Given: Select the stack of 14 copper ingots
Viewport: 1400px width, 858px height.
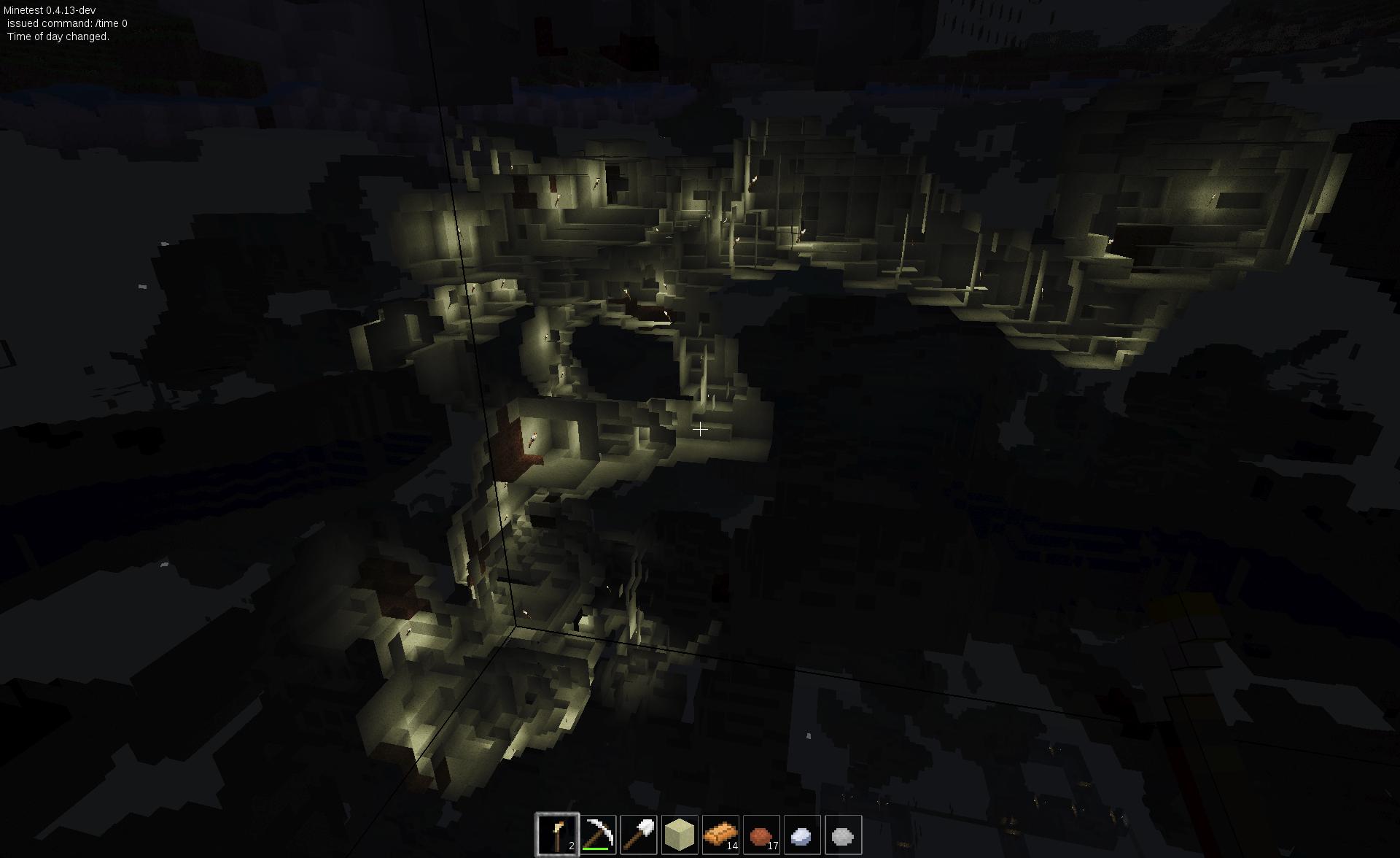Looking at the screenshot, I should click(x=721, y=834).
